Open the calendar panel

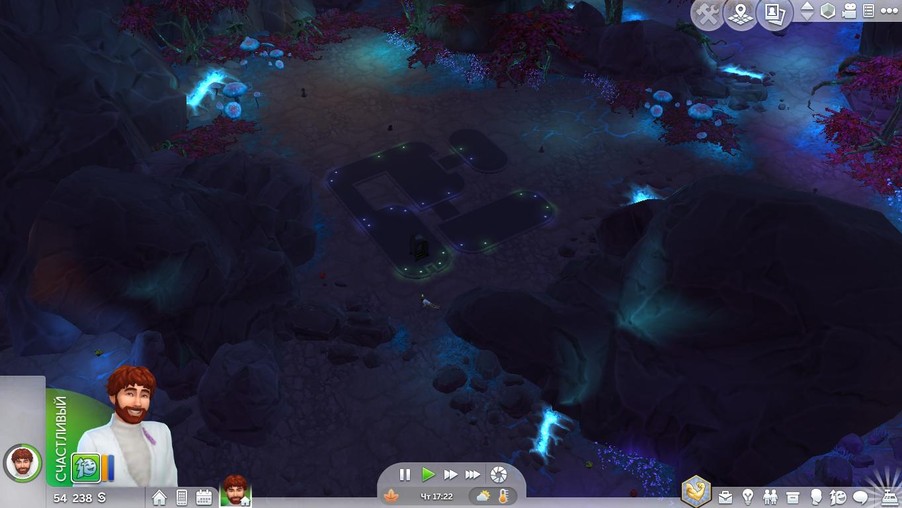[x=204, y=497]
